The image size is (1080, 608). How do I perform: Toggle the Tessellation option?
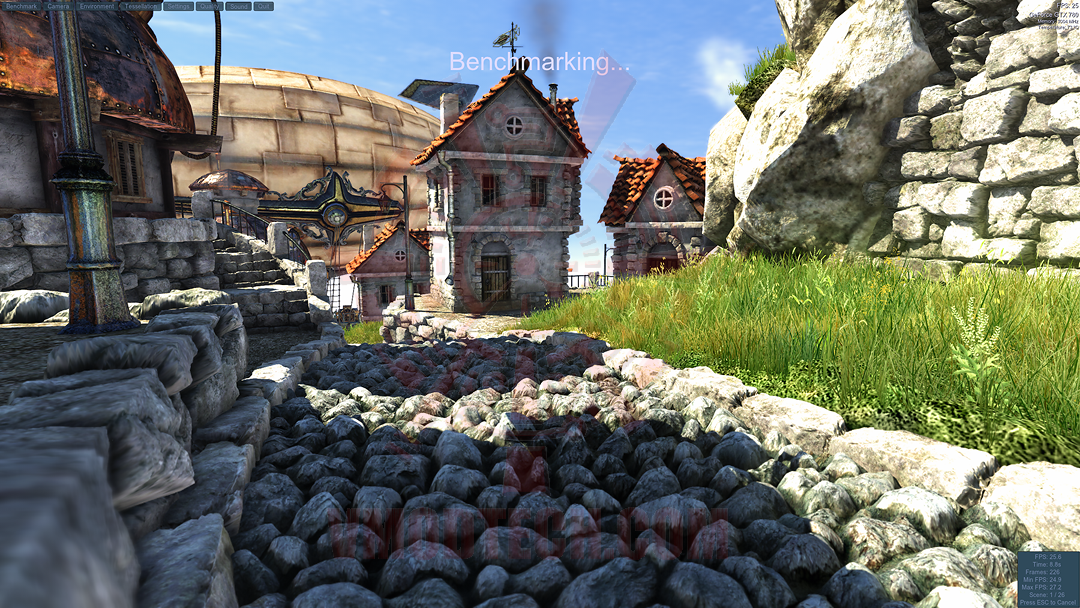(x=140, y=6)
